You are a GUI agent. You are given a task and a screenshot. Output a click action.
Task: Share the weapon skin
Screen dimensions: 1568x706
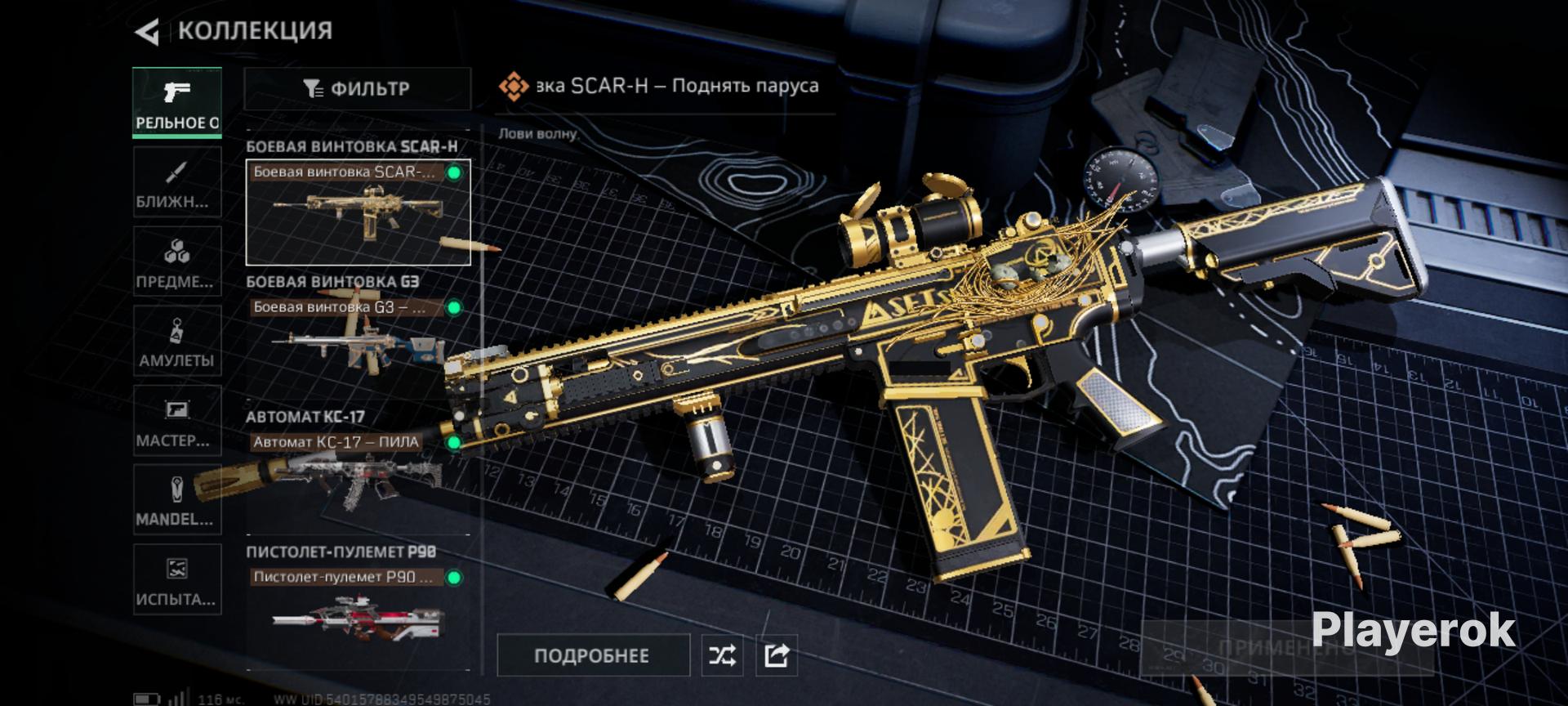point(777,655)
